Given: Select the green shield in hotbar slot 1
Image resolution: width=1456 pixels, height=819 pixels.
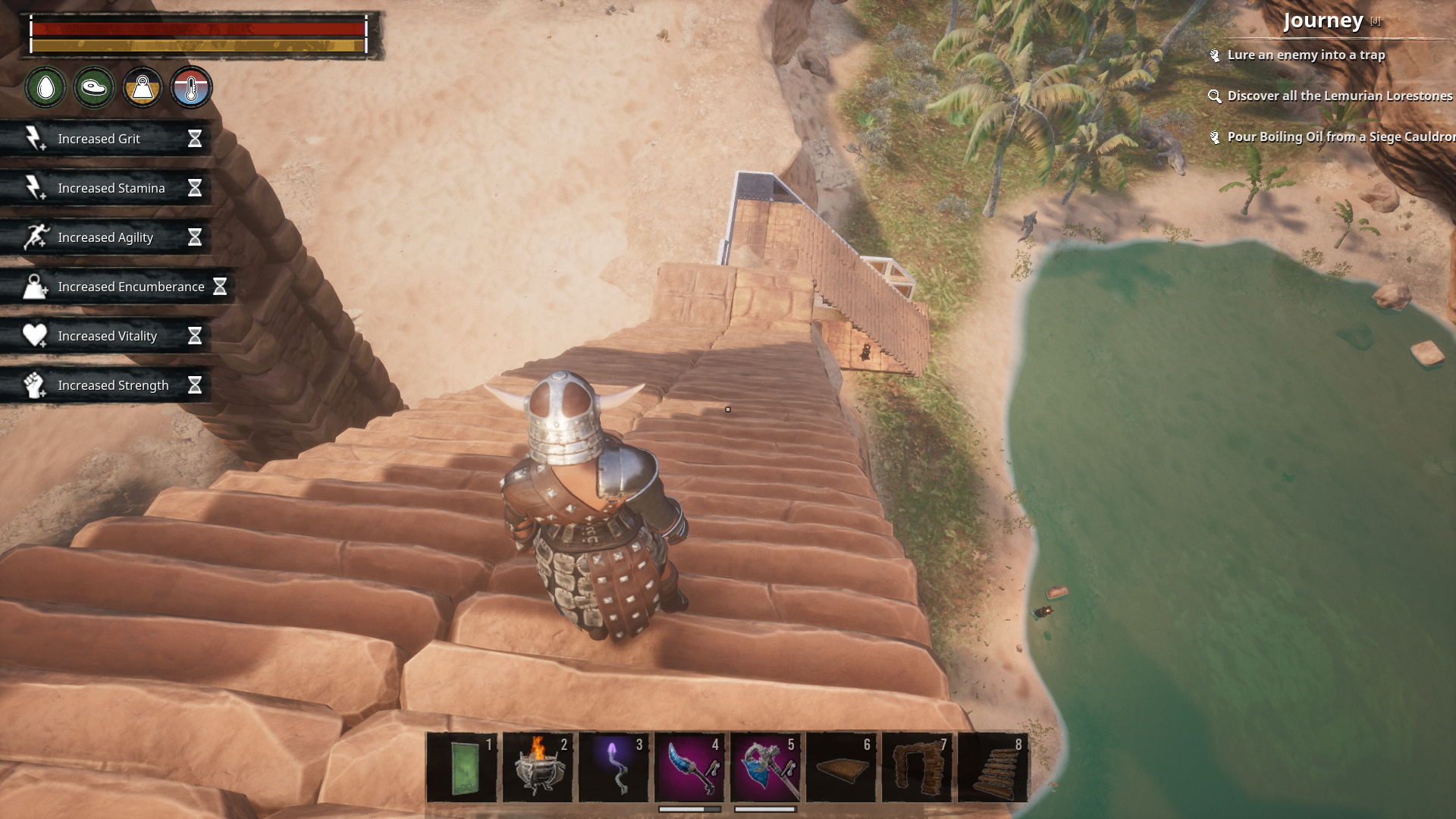Looking at the screenshot, I should 462,767.
